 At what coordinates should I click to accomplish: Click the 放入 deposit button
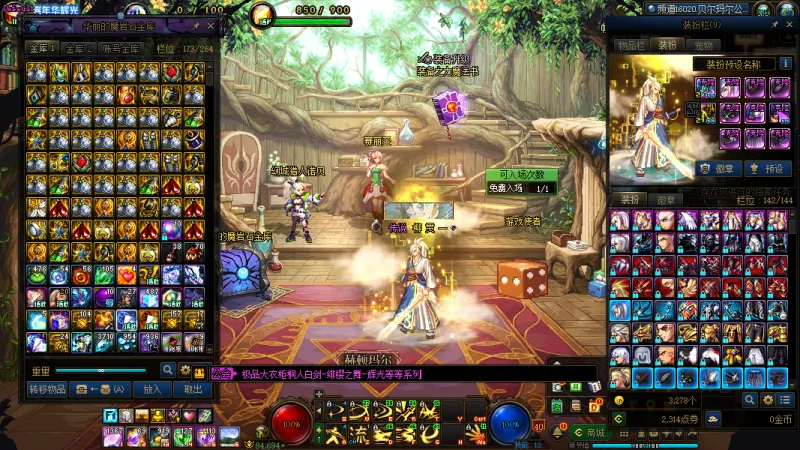[152, 389]
